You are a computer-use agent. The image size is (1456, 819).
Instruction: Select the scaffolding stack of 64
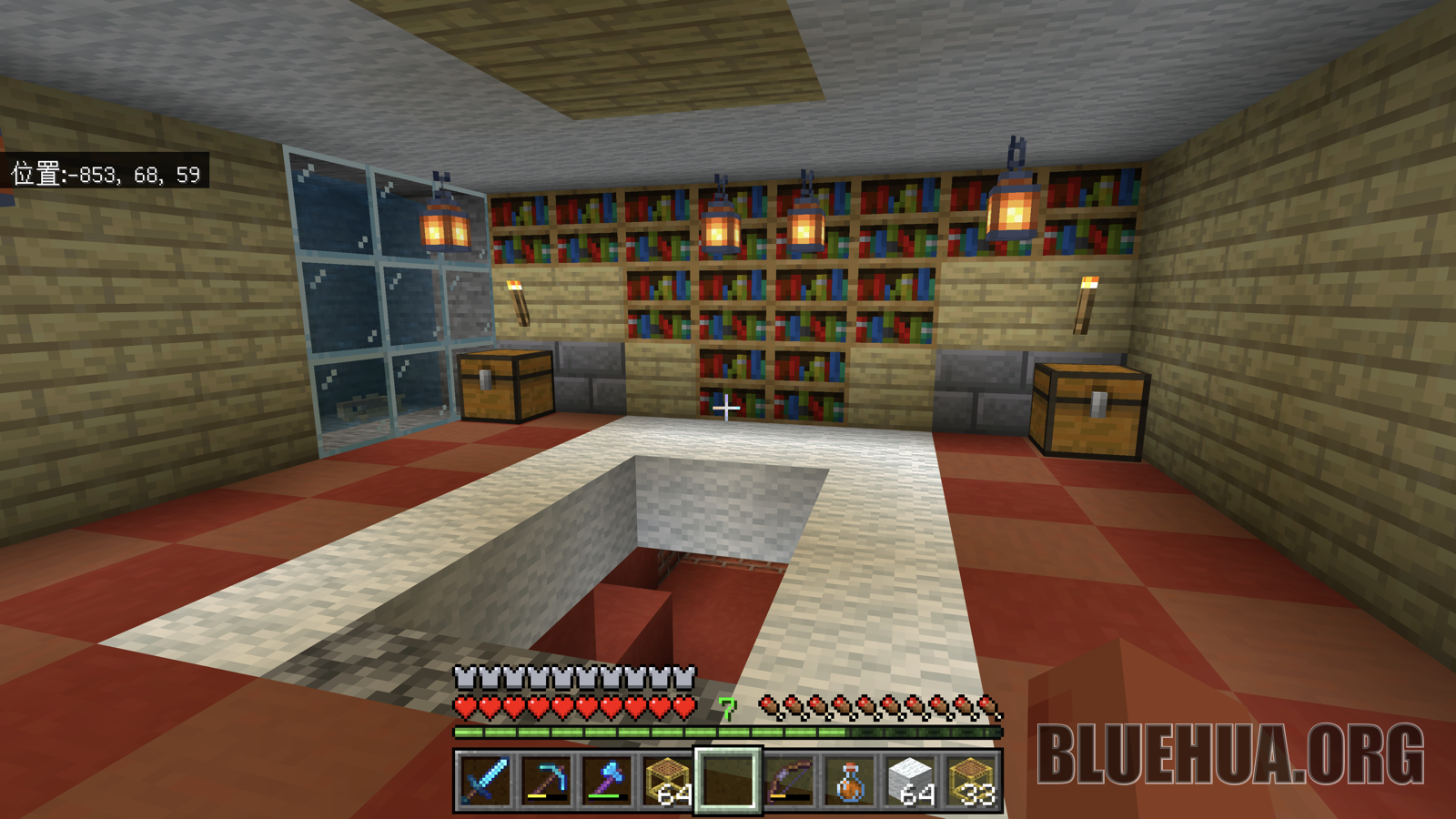click(667, 781)
